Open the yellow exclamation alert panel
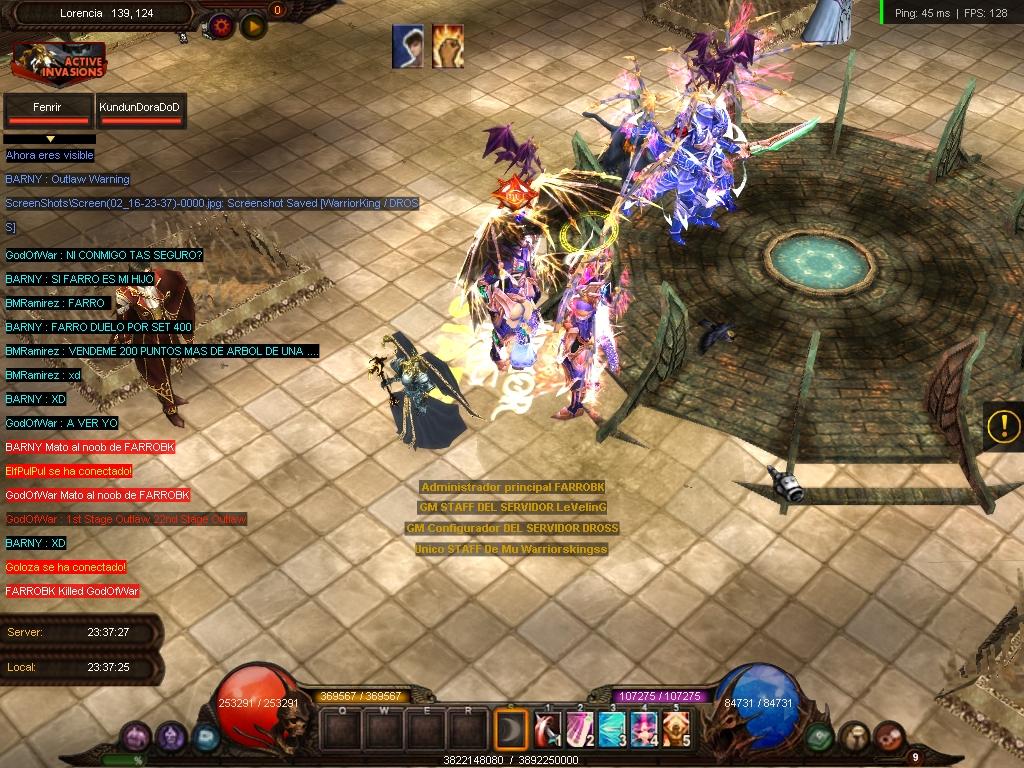This screenshot has width=1024, height=768. coord(1003,426)
